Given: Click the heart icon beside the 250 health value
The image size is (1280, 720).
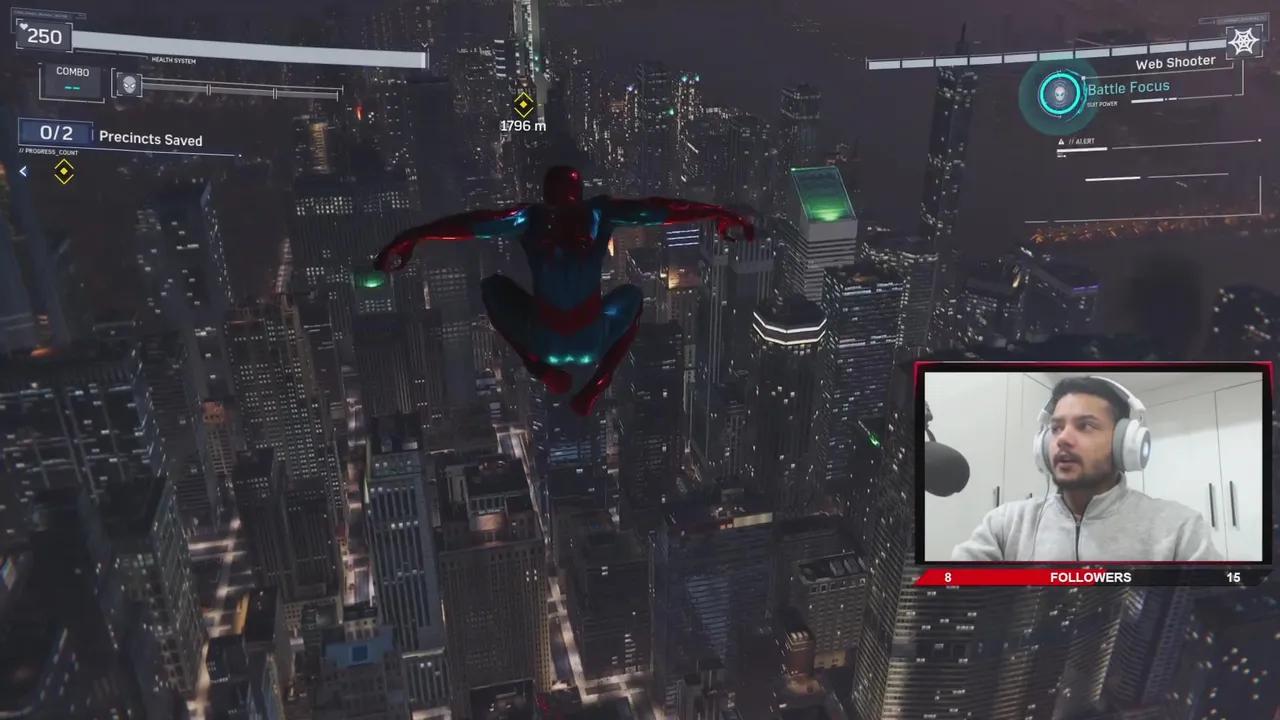Looking at the screenshot, I should click(x=23, y=27).
